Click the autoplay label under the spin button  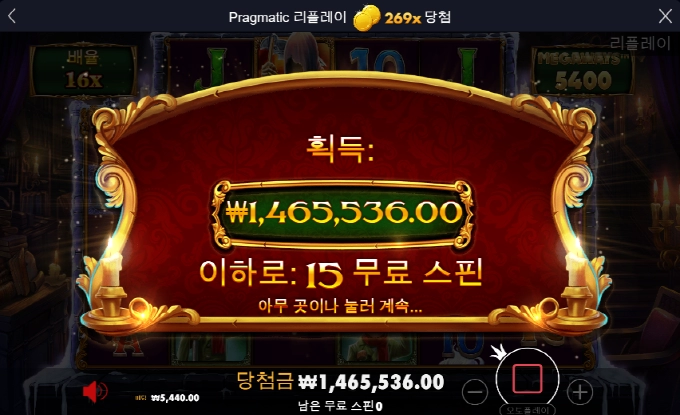527,410
